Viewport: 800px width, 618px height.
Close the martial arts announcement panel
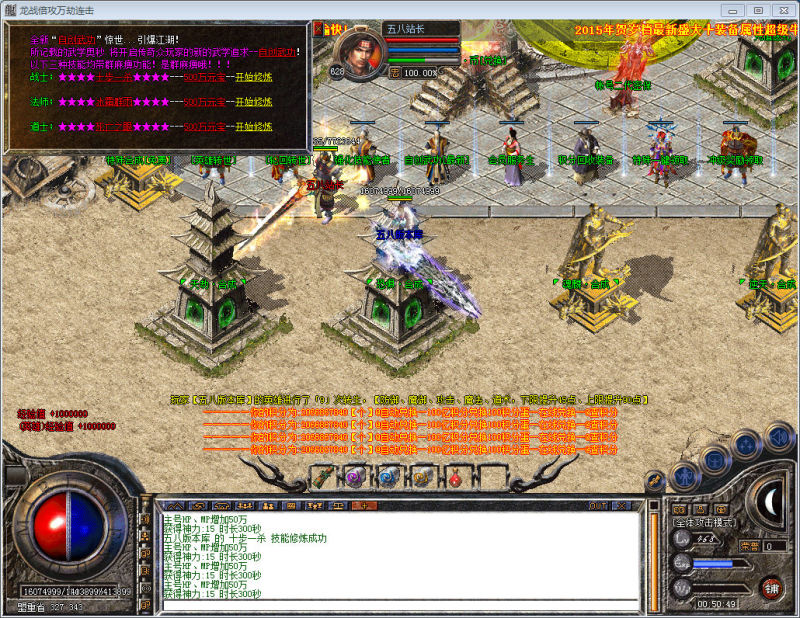pos(318,29)
